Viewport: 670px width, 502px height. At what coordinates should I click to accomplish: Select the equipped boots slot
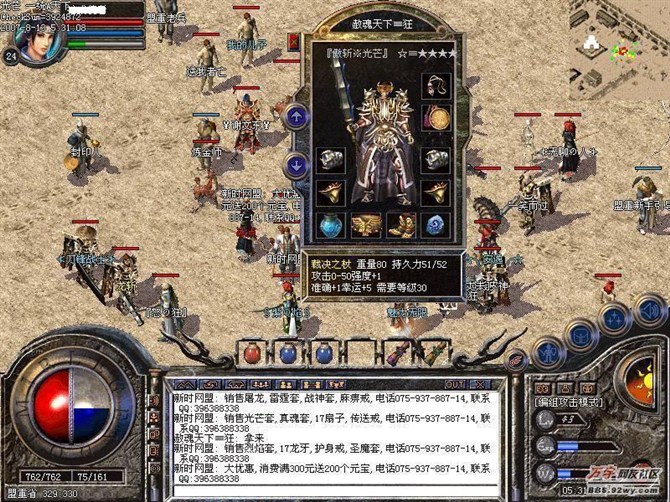400,225
